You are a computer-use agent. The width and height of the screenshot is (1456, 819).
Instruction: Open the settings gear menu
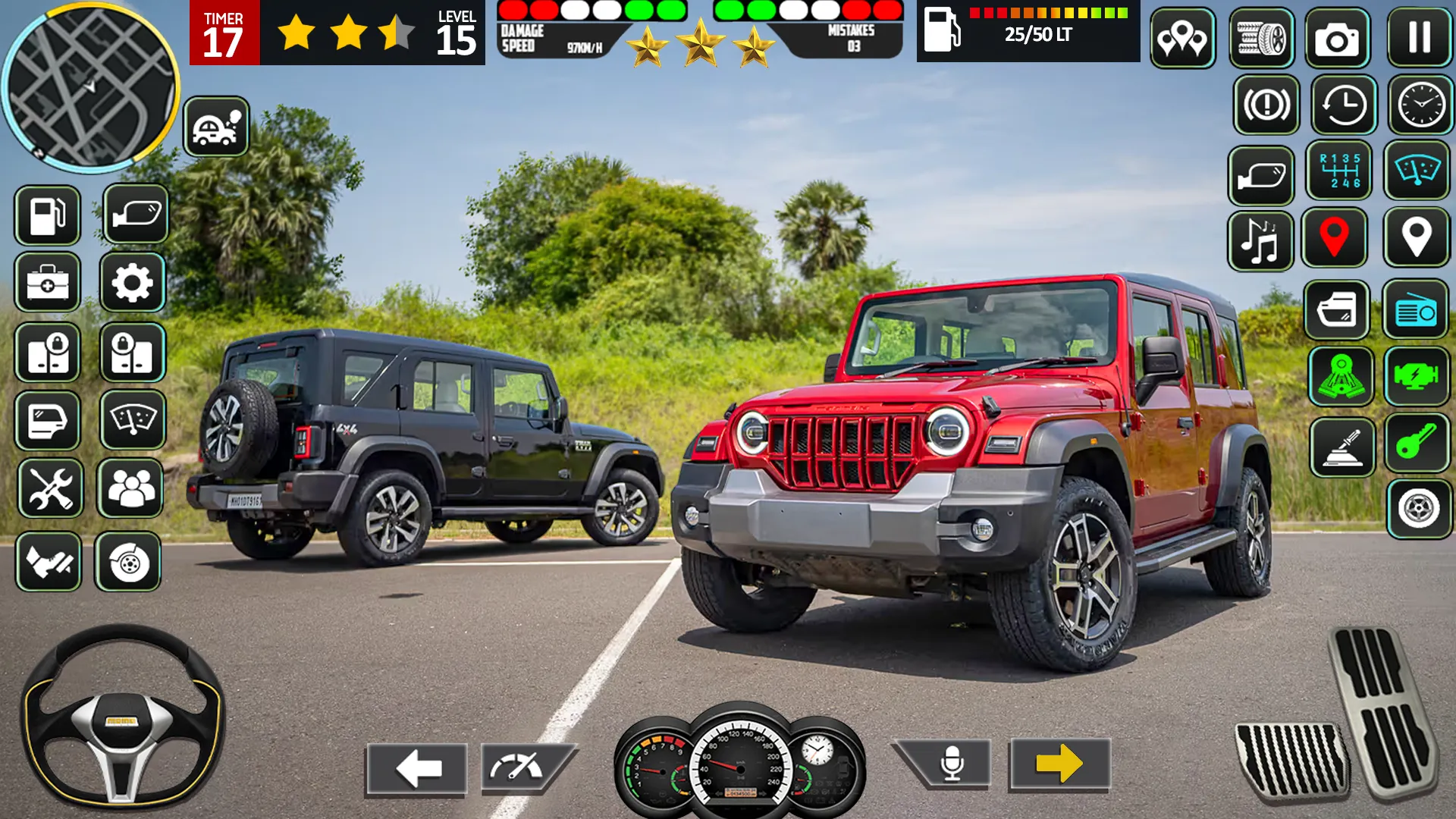133,281
